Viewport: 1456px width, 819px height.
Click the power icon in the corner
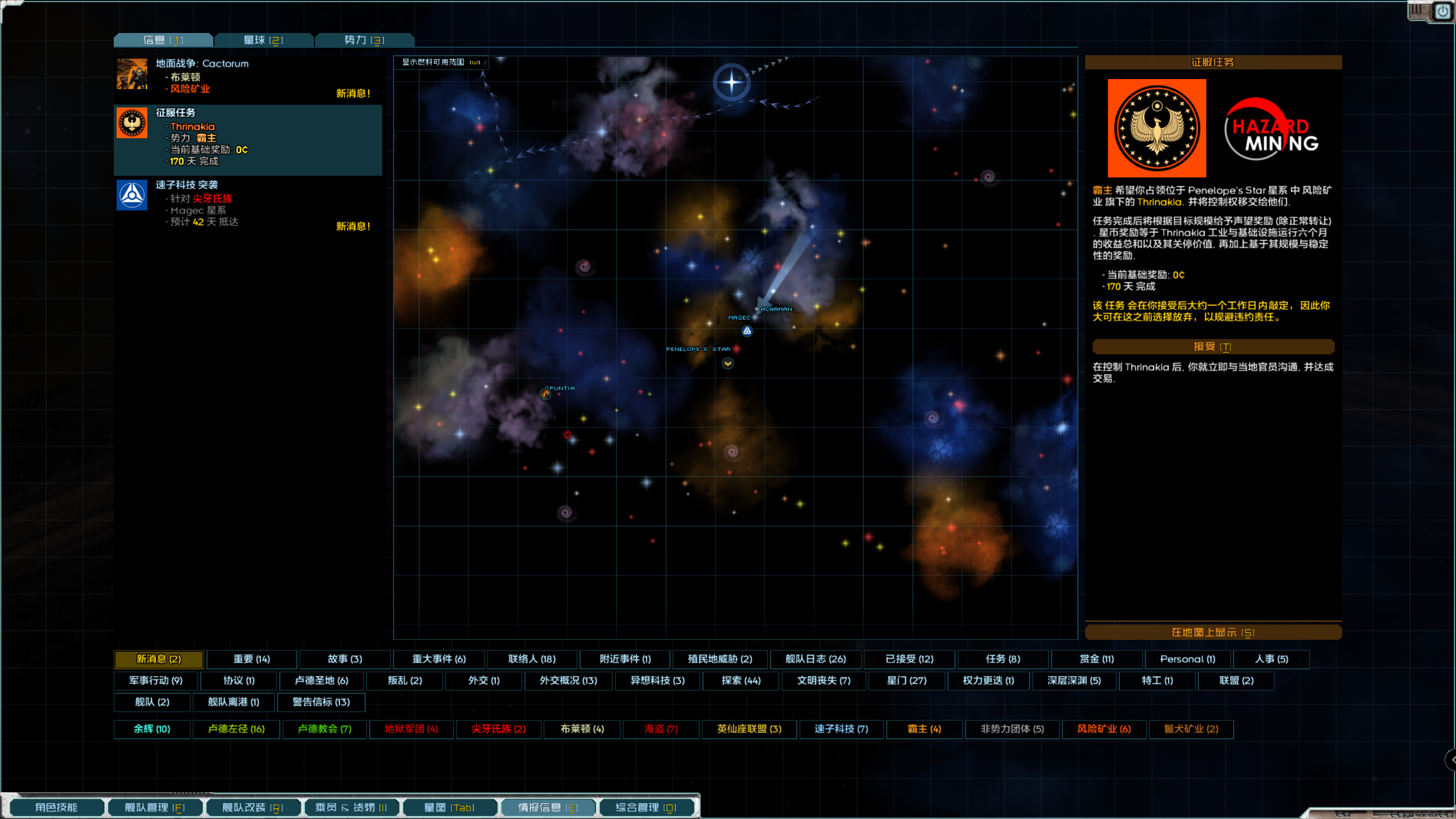pos(1442,11)
